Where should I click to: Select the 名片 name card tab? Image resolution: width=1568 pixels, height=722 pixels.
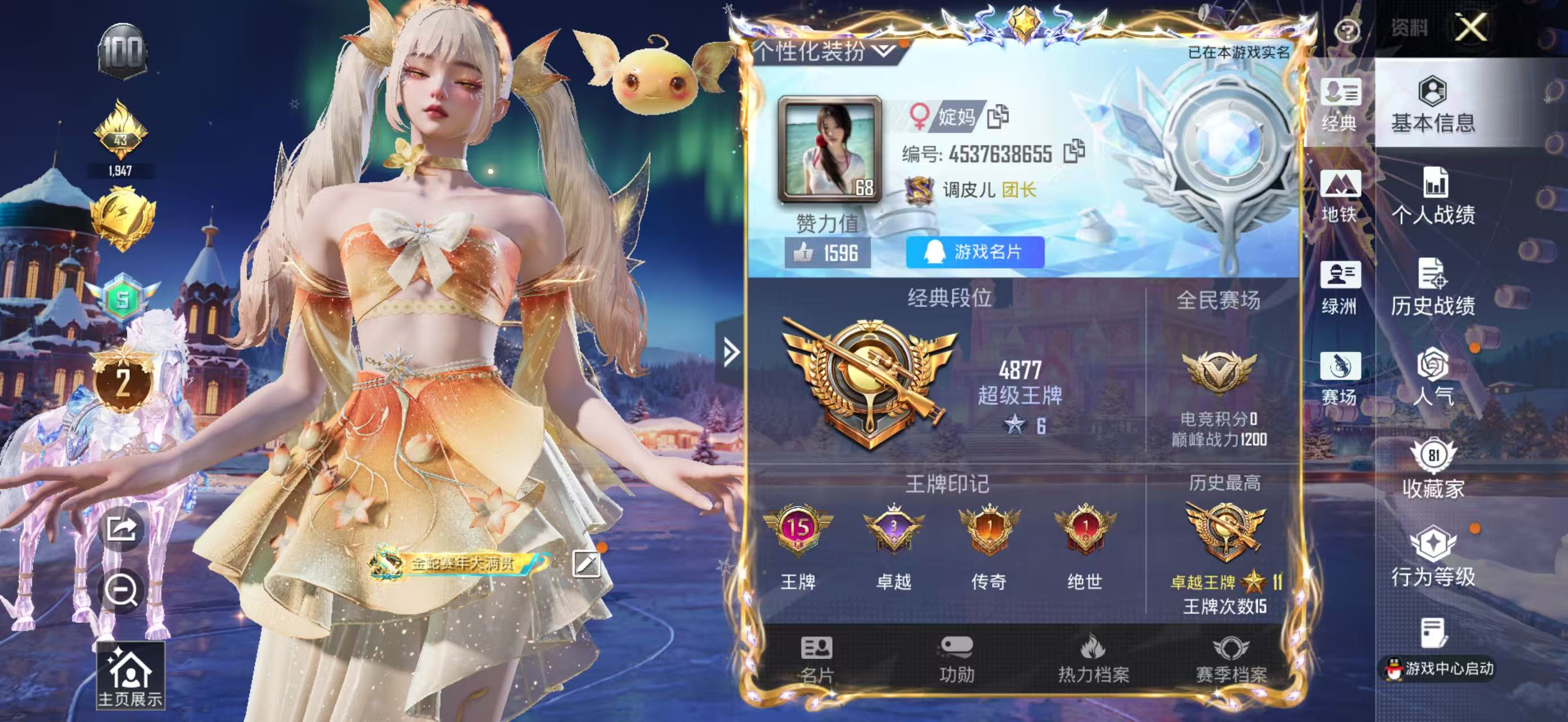pos(816,659)
